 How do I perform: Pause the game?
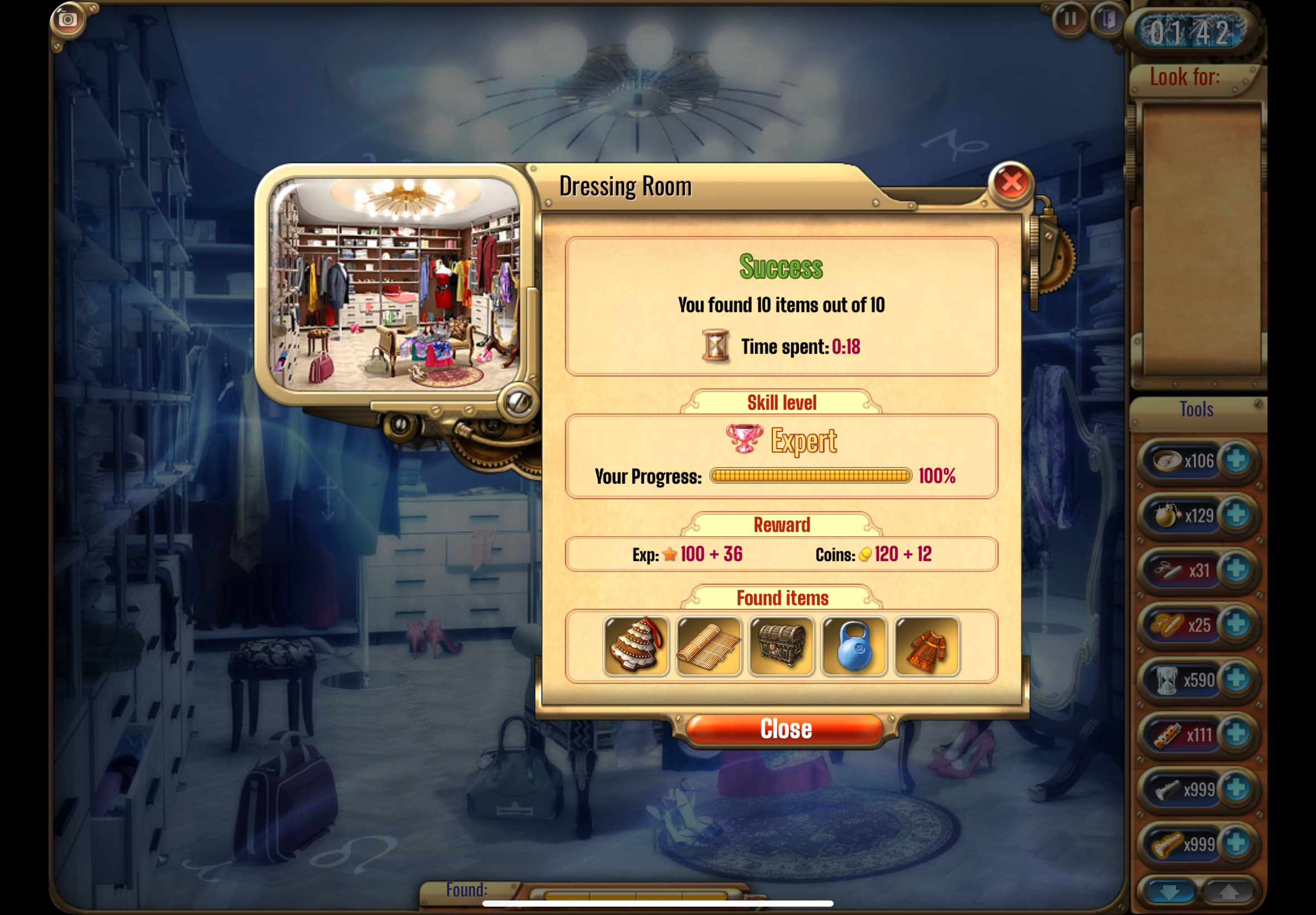pyautogui.click(x=1069, y=20)
